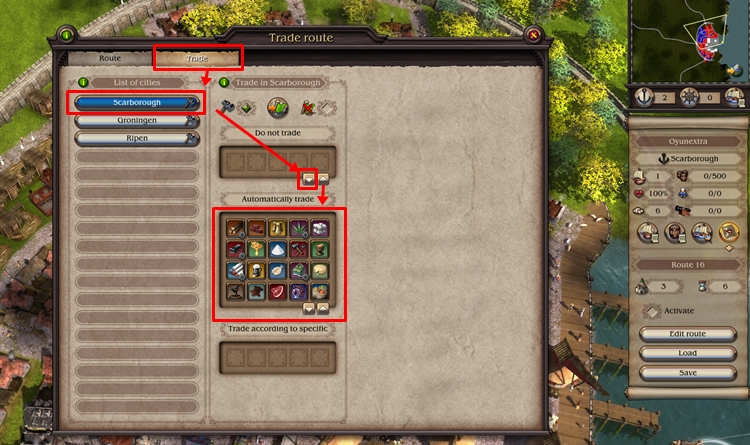Show info for Trade in Scarborough
Screen dimensions: 750x445
225,82
